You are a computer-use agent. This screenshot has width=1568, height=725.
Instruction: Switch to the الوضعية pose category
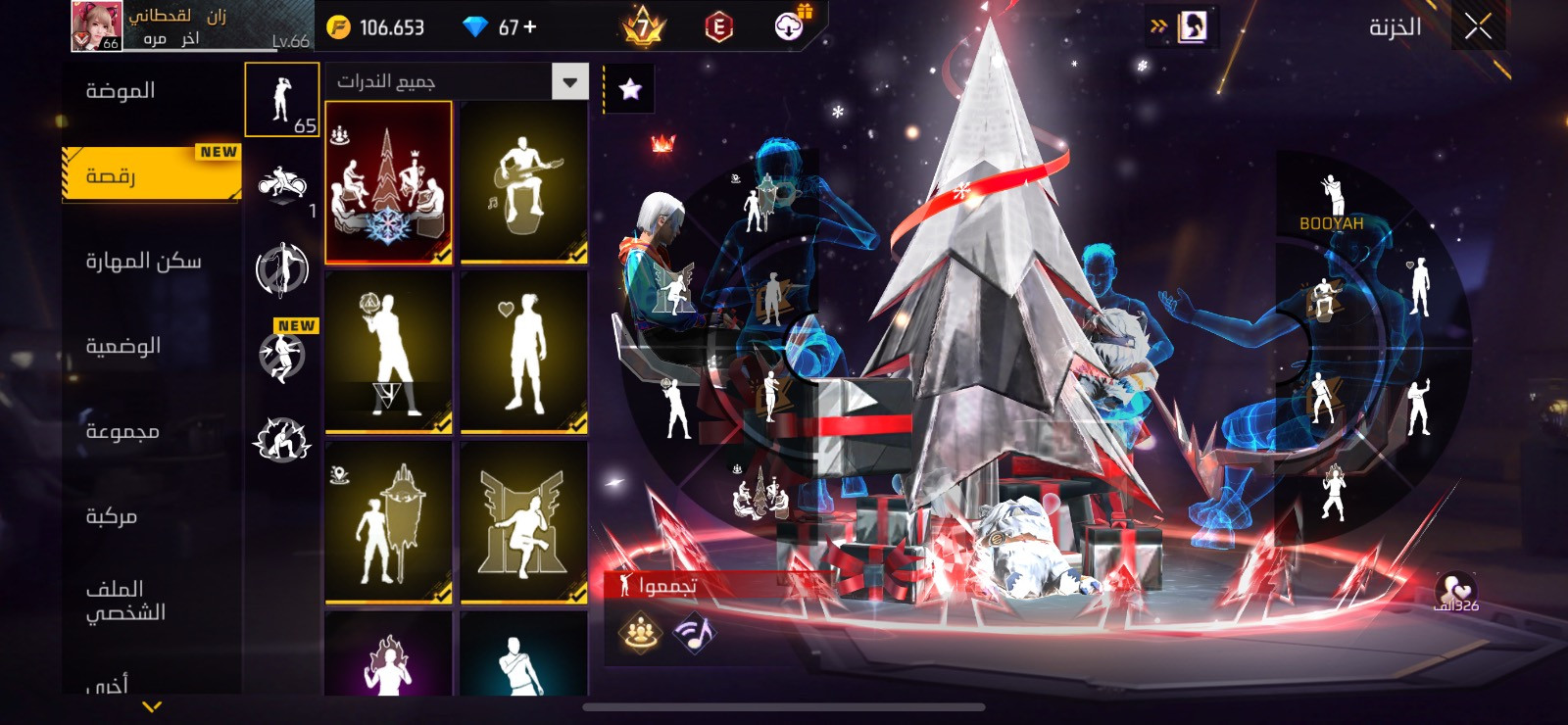[x=123, y=346]
